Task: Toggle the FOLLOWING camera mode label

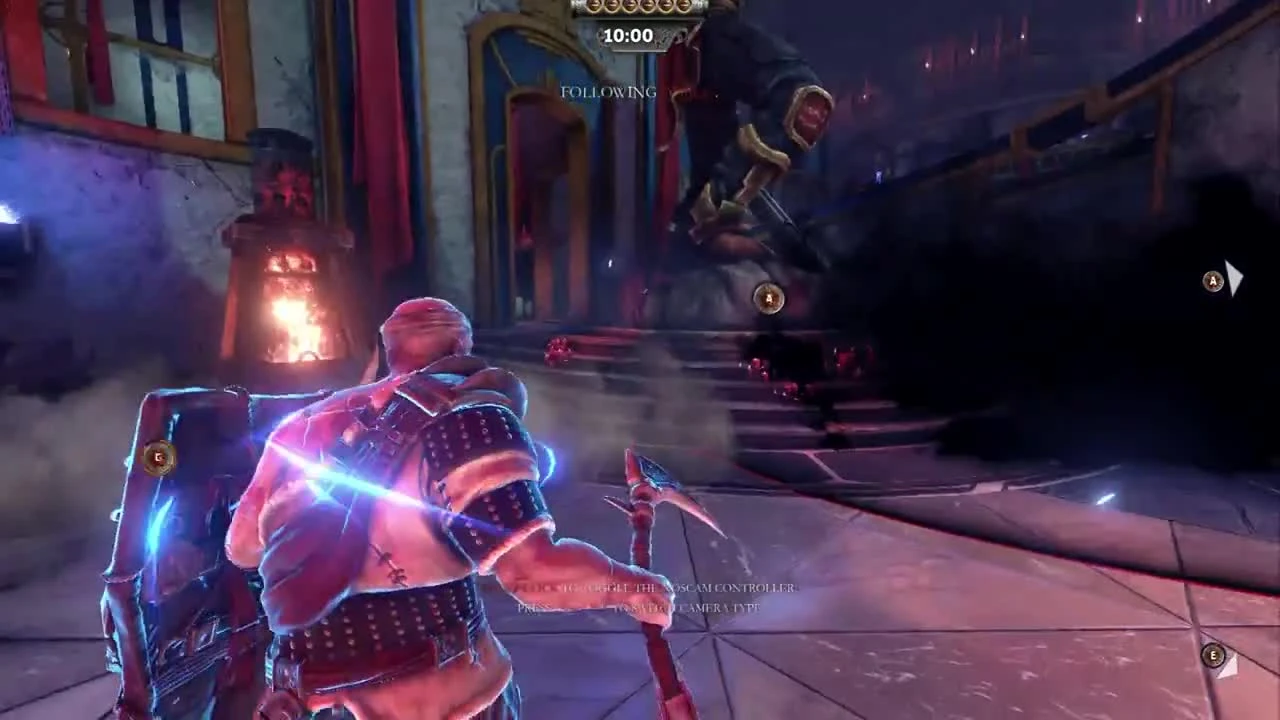Action: click(x=608, y=93)
